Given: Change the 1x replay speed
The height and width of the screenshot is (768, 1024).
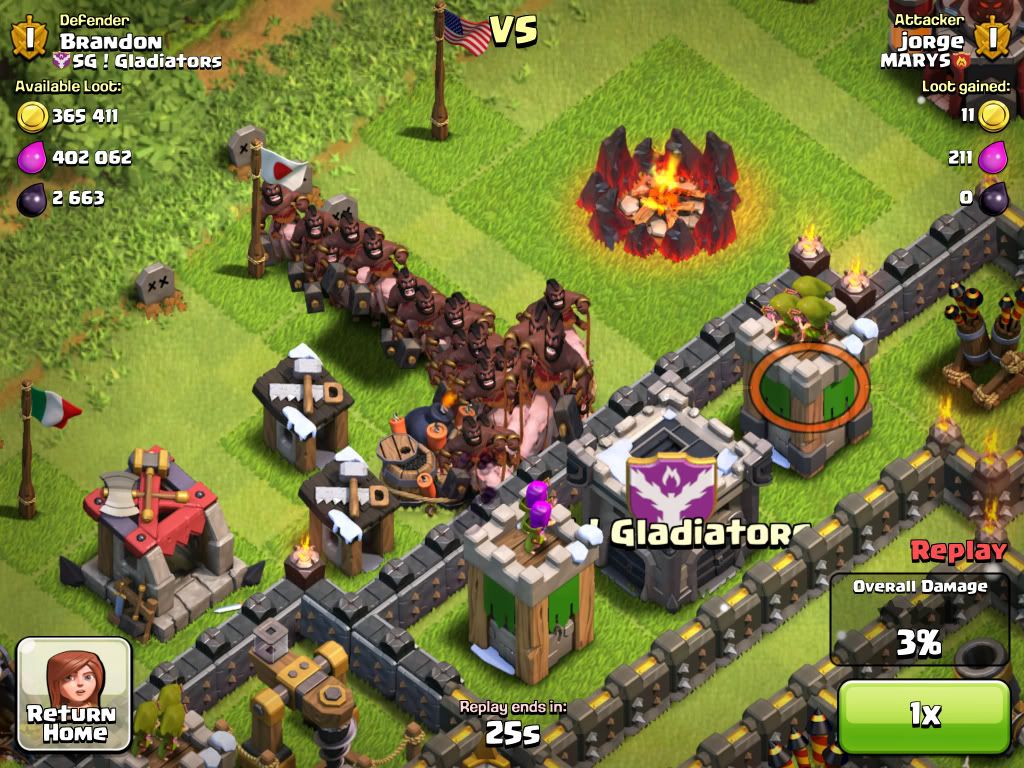Looking at the screenshot, I should pyautogui.click(x=924, y=714).
